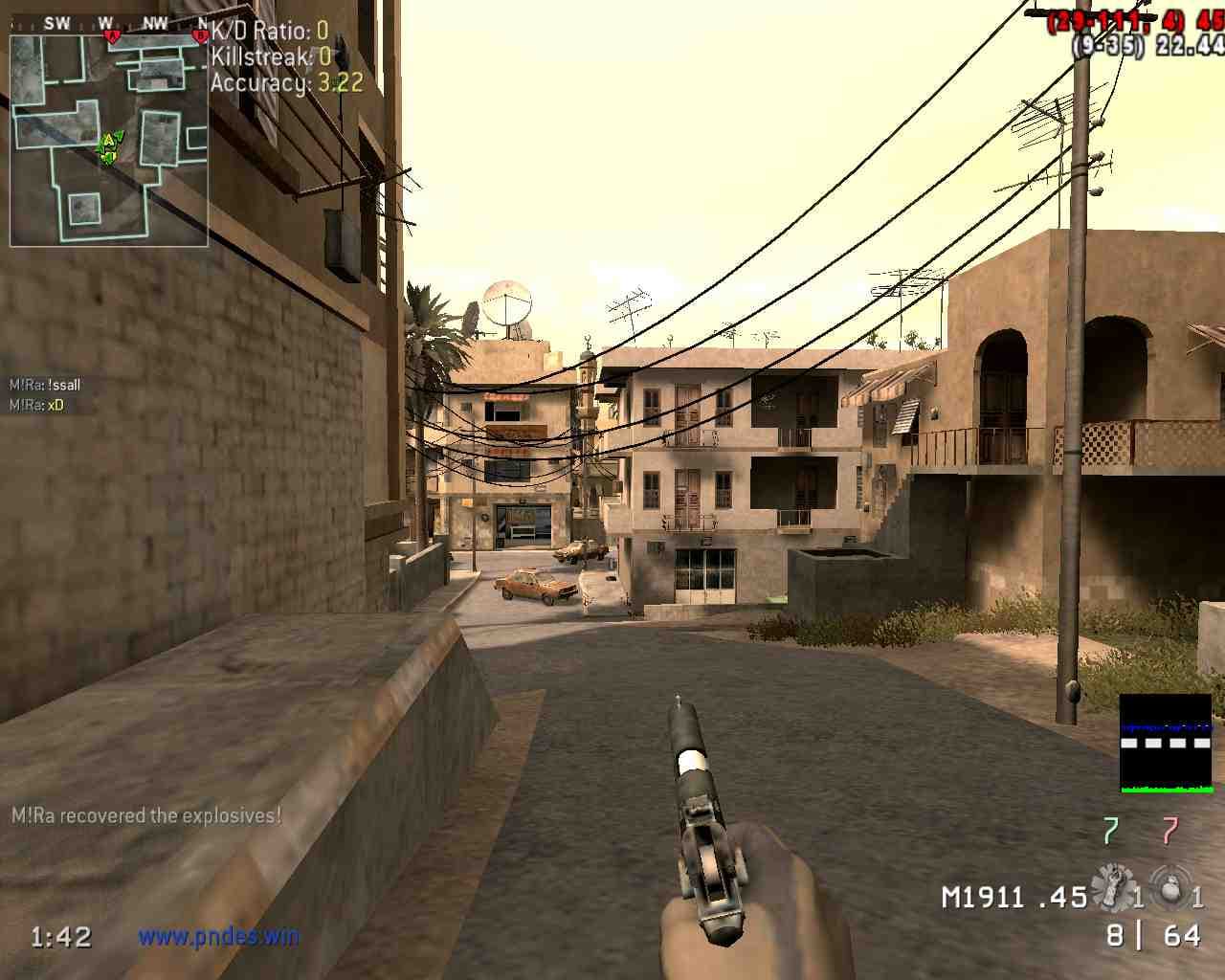This screenshot has height=980, width=1225.
Task: Select the red bomb site B marker
Action: (x=199, y=36)
